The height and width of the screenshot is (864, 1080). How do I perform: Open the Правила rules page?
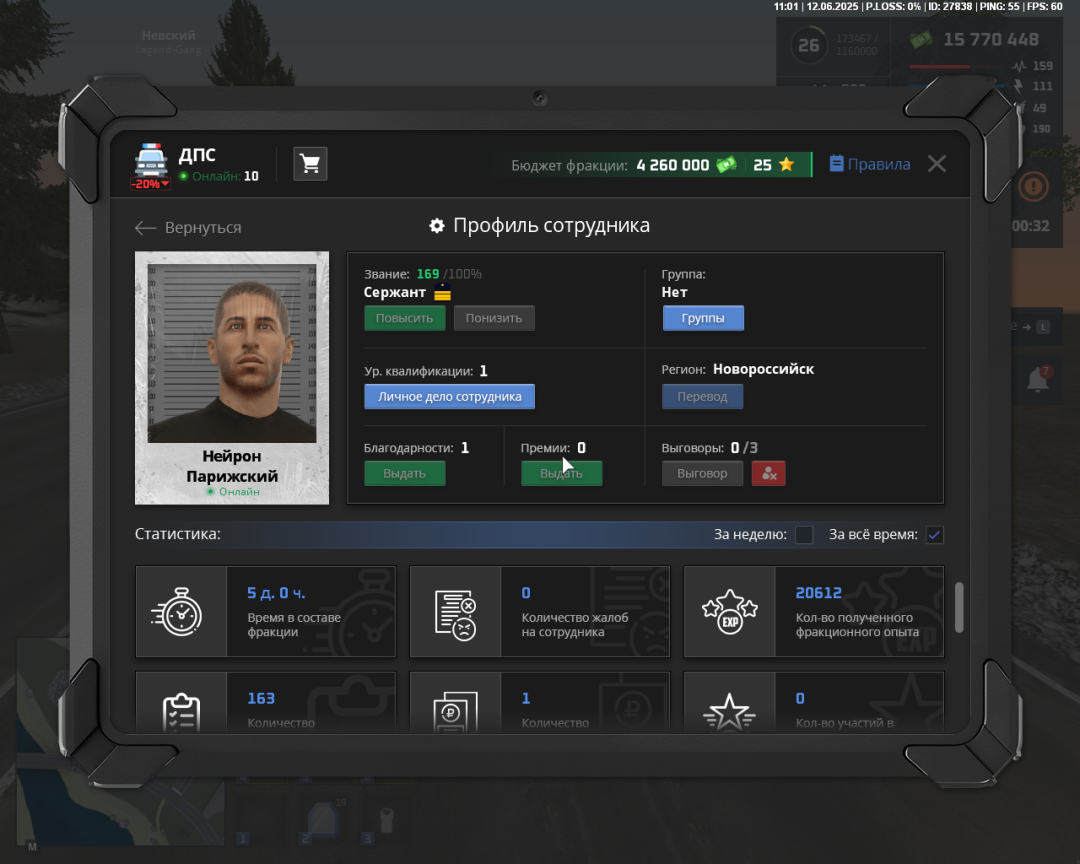click(x=870, y=164)
